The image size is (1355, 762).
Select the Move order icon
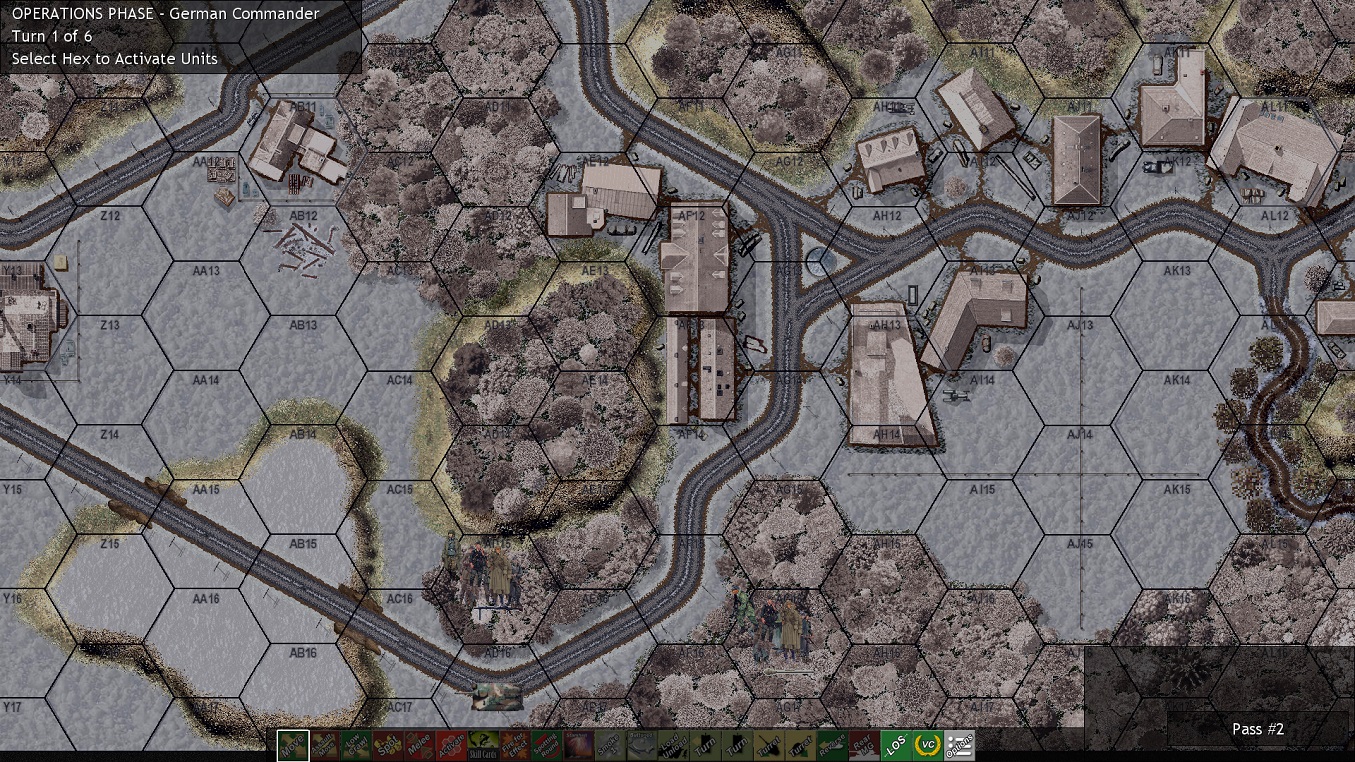[x=295, y=746]
